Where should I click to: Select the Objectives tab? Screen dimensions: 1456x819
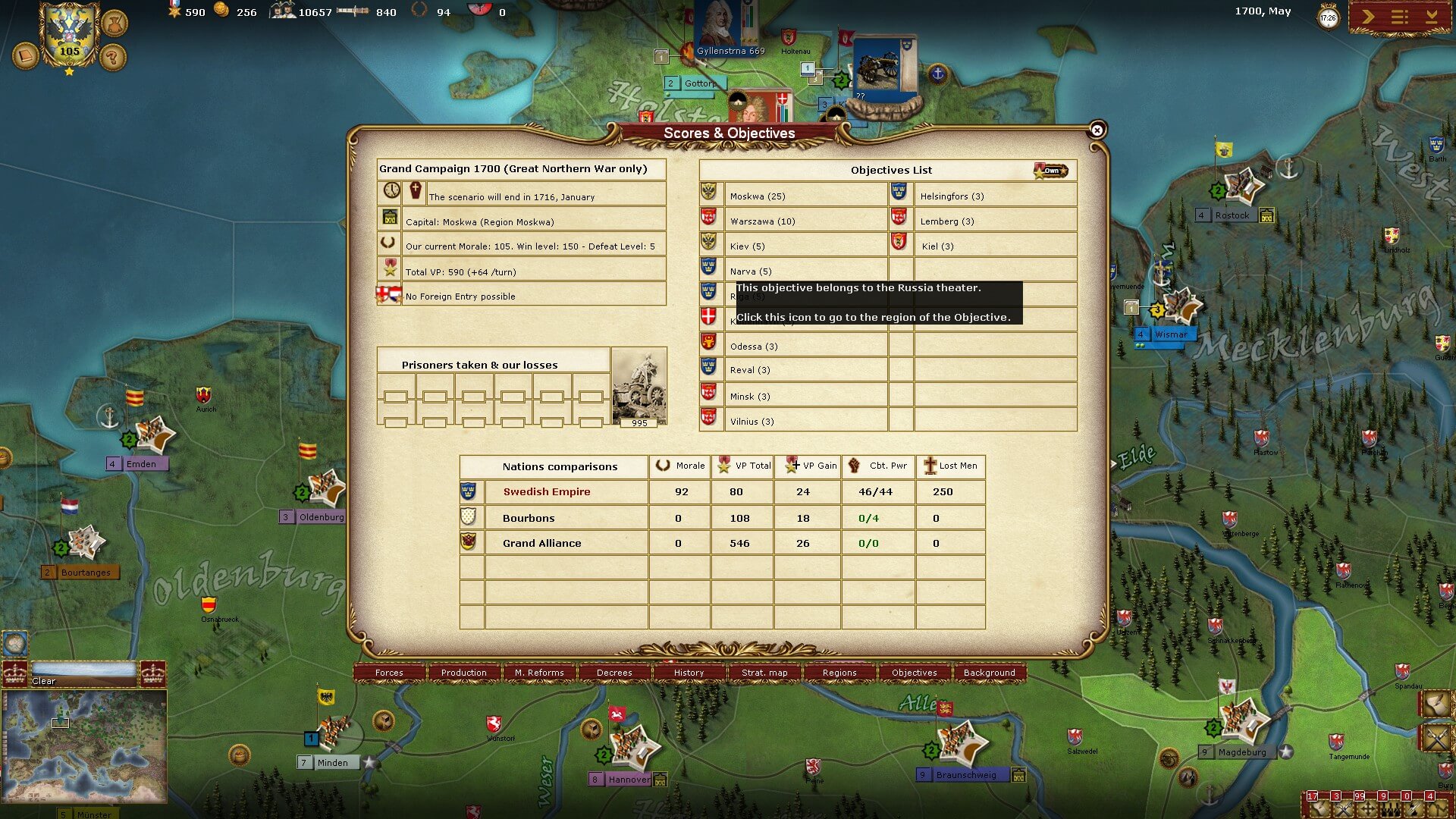pyautogui.click(x=914, y=673)
